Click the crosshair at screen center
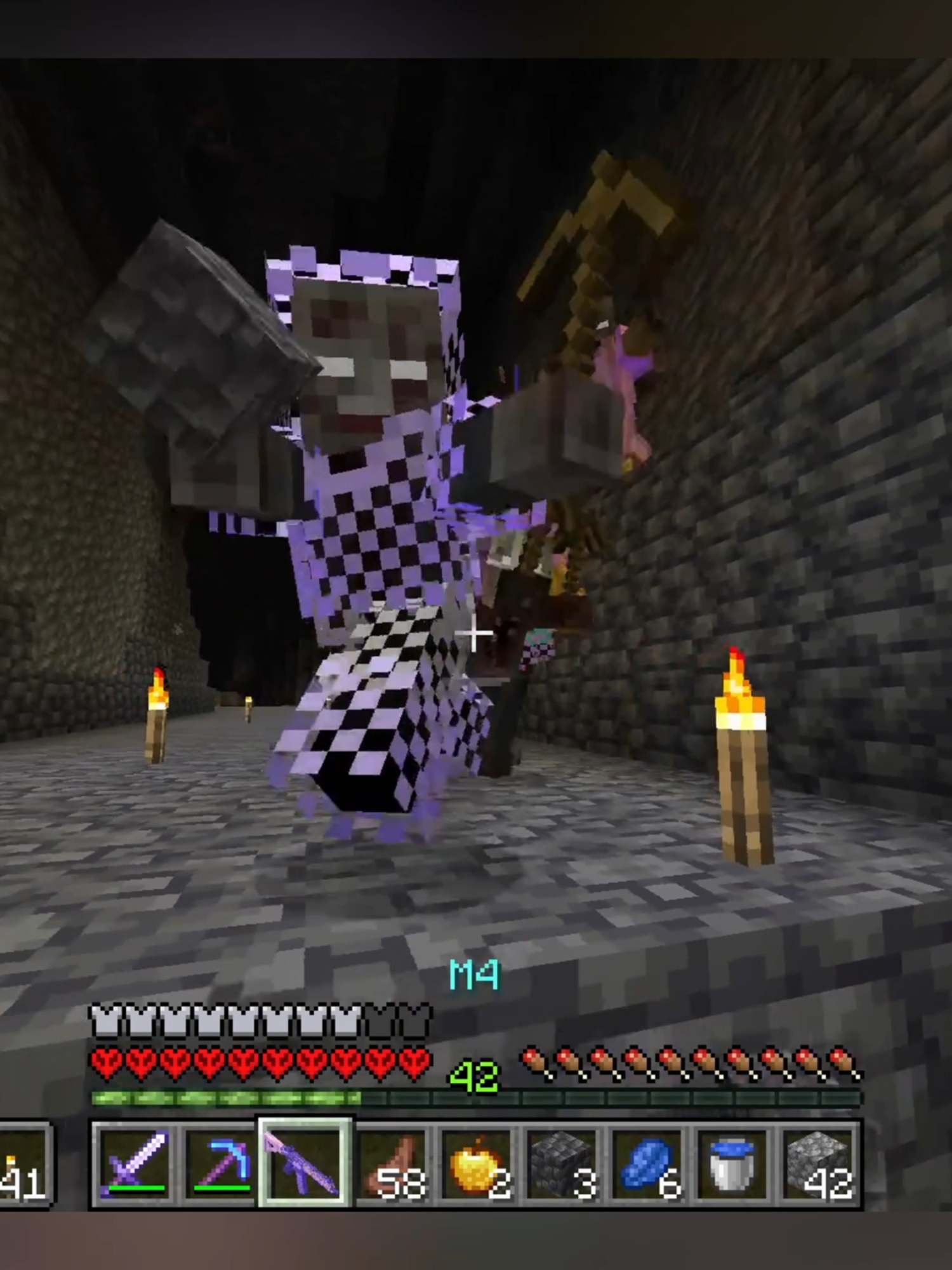 [x=475, y=633]
